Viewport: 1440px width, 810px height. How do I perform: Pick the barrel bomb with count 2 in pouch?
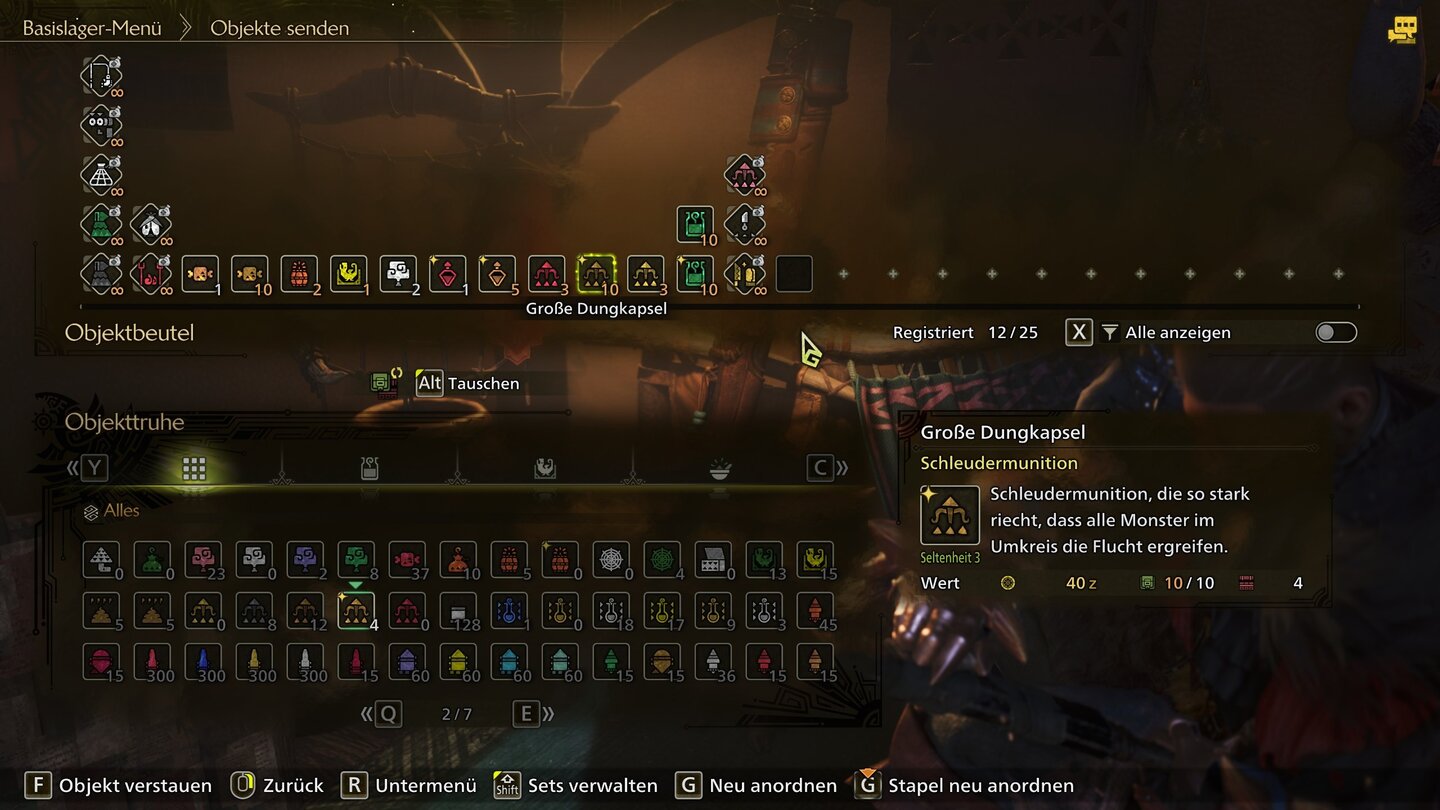tap(299, 274)
